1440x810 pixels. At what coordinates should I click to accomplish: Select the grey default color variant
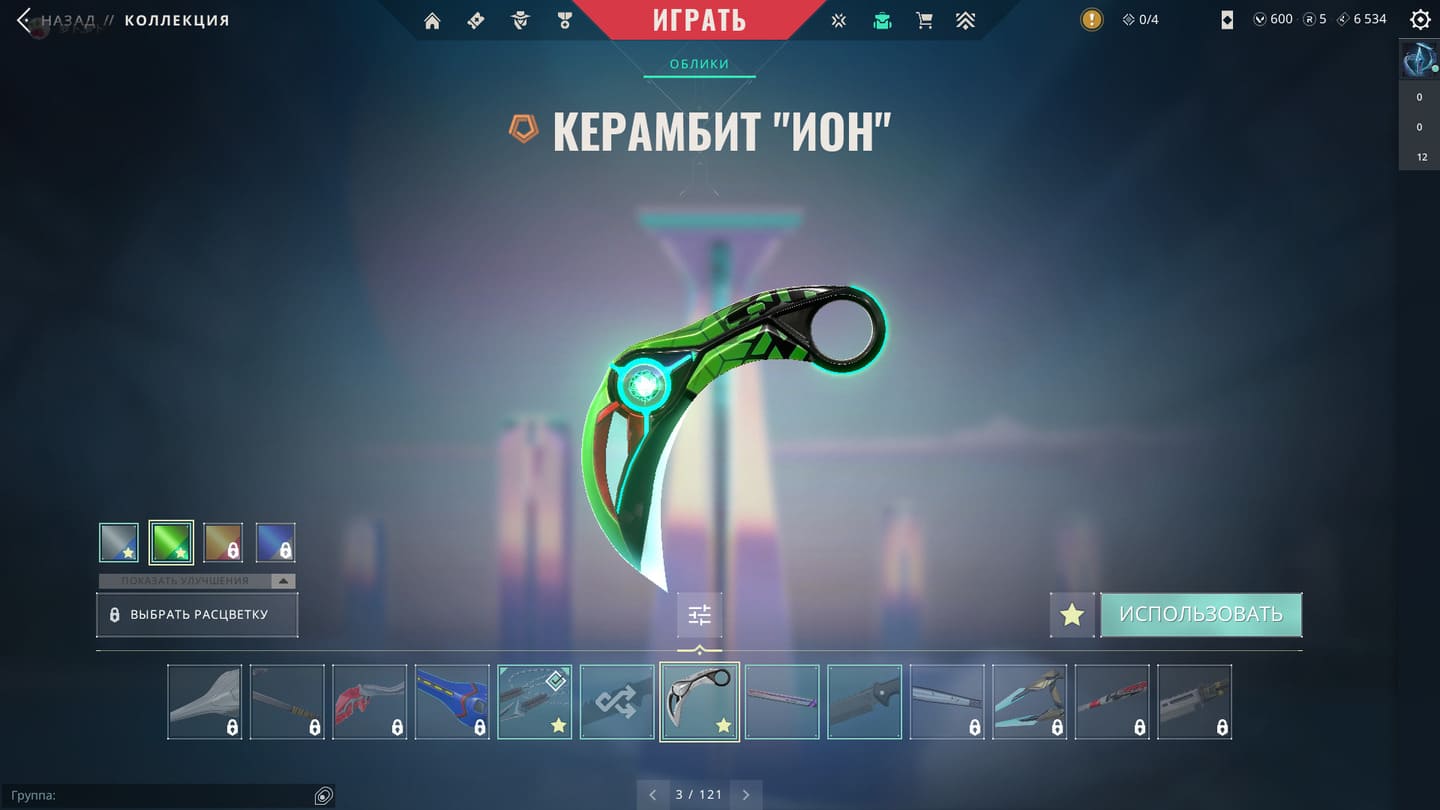point(119,543)
